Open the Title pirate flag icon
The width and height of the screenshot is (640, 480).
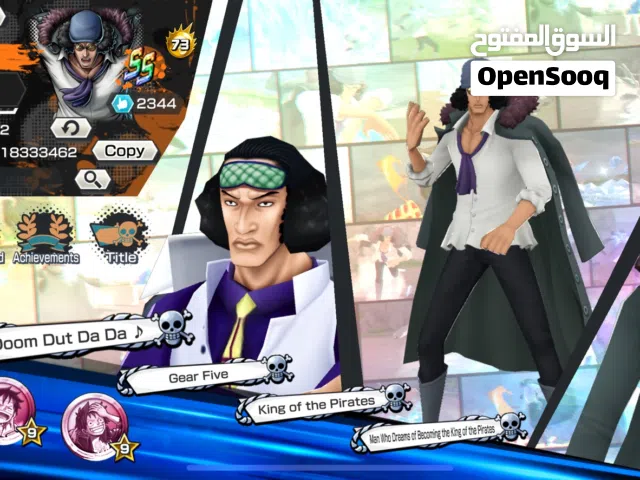[x=119, y=236]
